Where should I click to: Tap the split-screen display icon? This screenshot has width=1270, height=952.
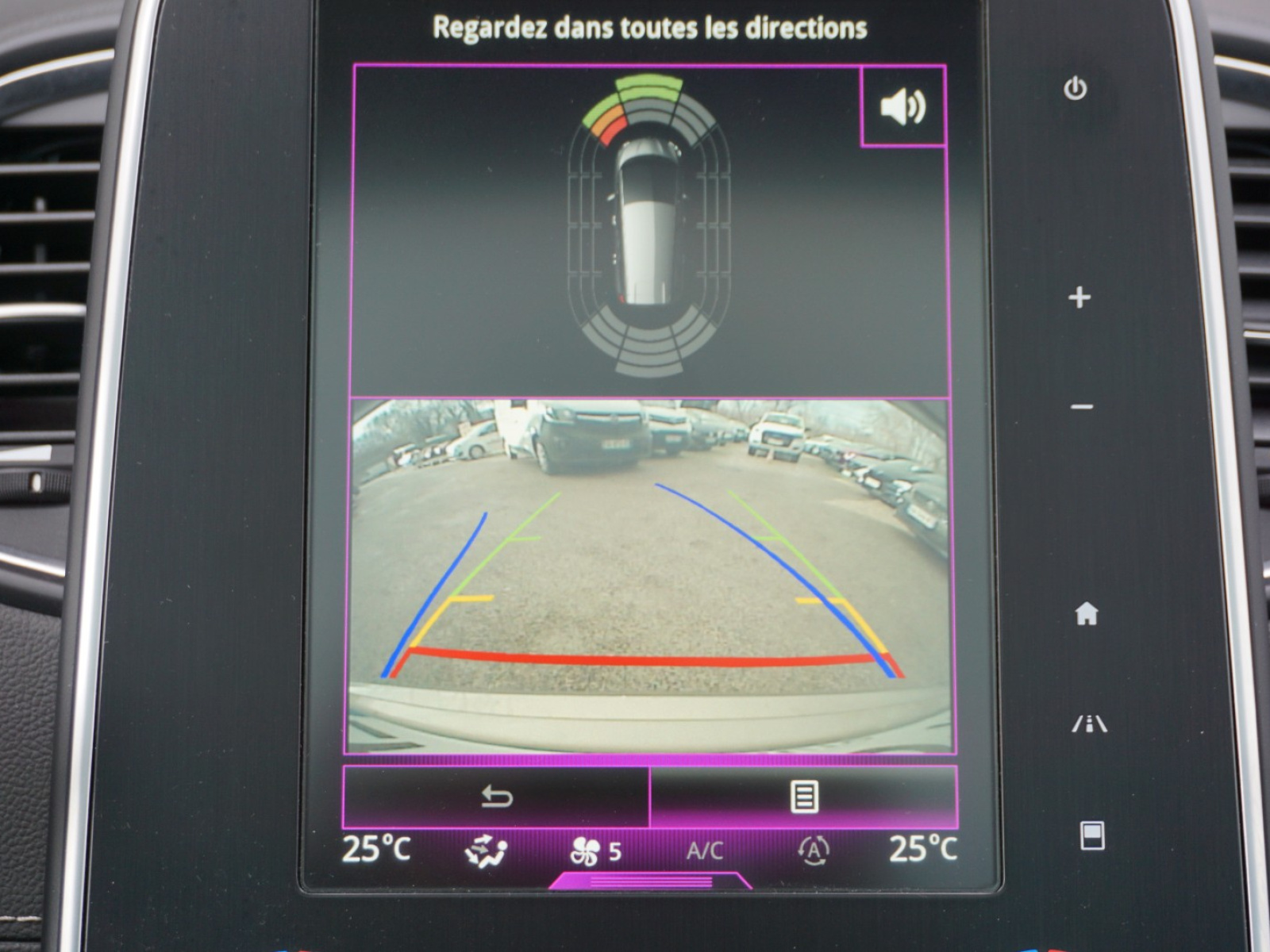[1092, 836]
